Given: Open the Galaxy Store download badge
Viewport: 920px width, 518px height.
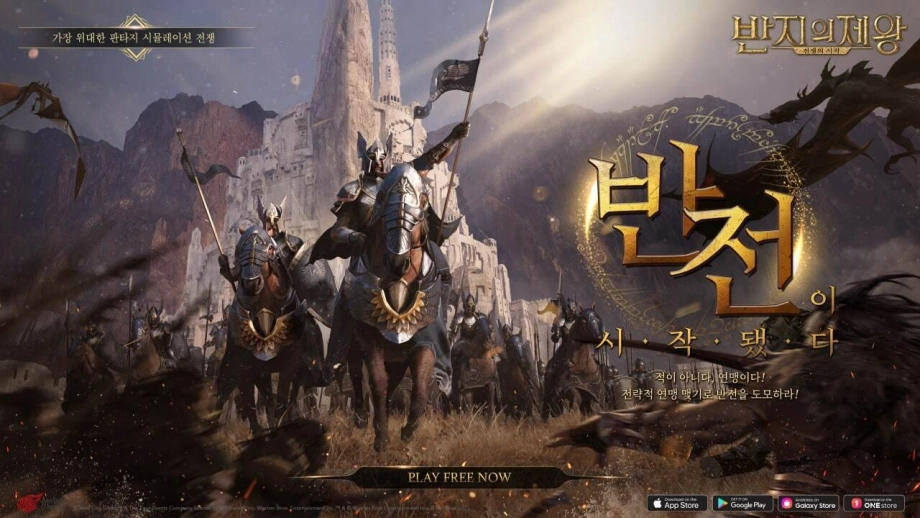Looking at the screenshot, I should pos(807,503).
